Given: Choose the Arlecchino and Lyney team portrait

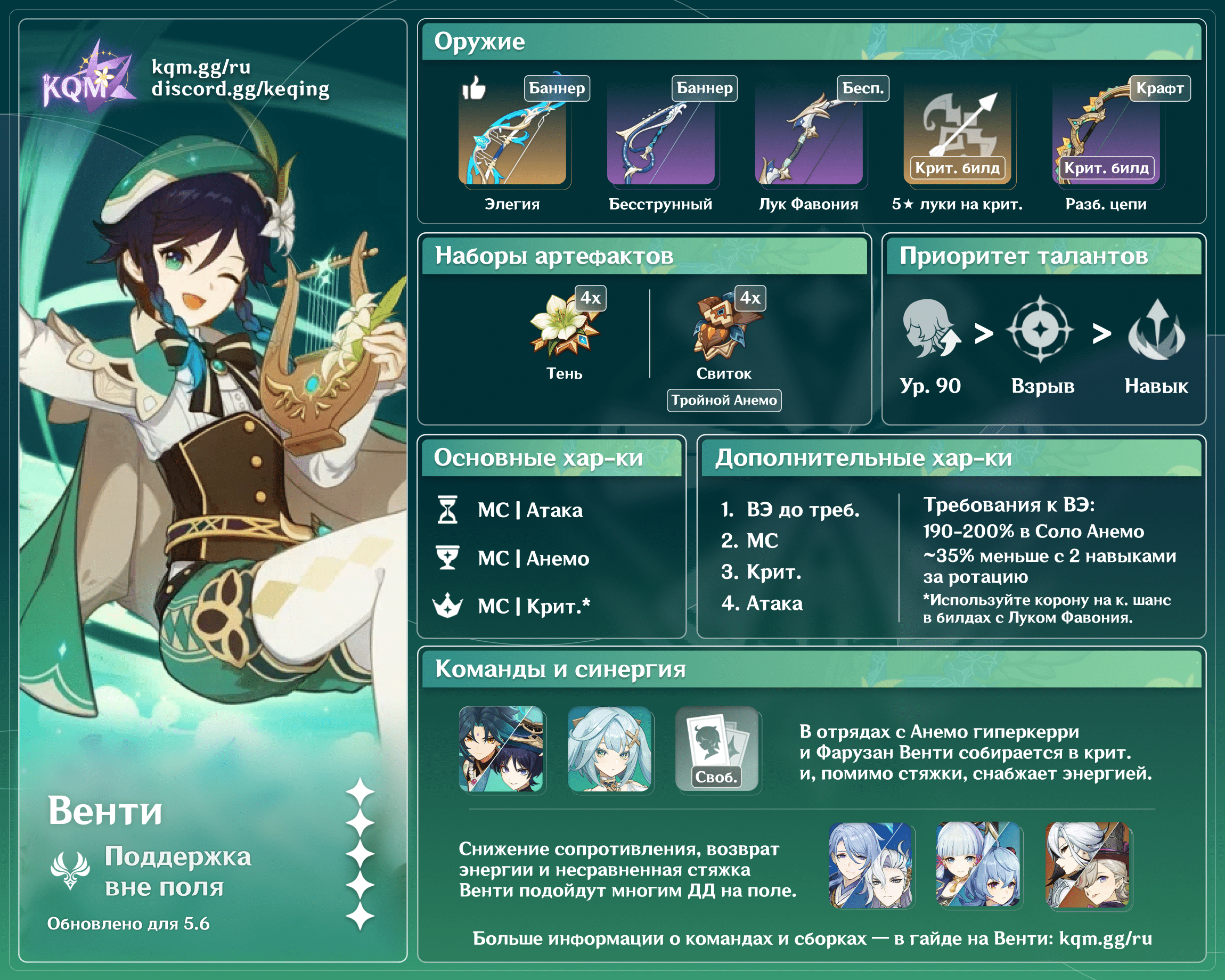Looking at the screenshot, I should point(1087,864).
